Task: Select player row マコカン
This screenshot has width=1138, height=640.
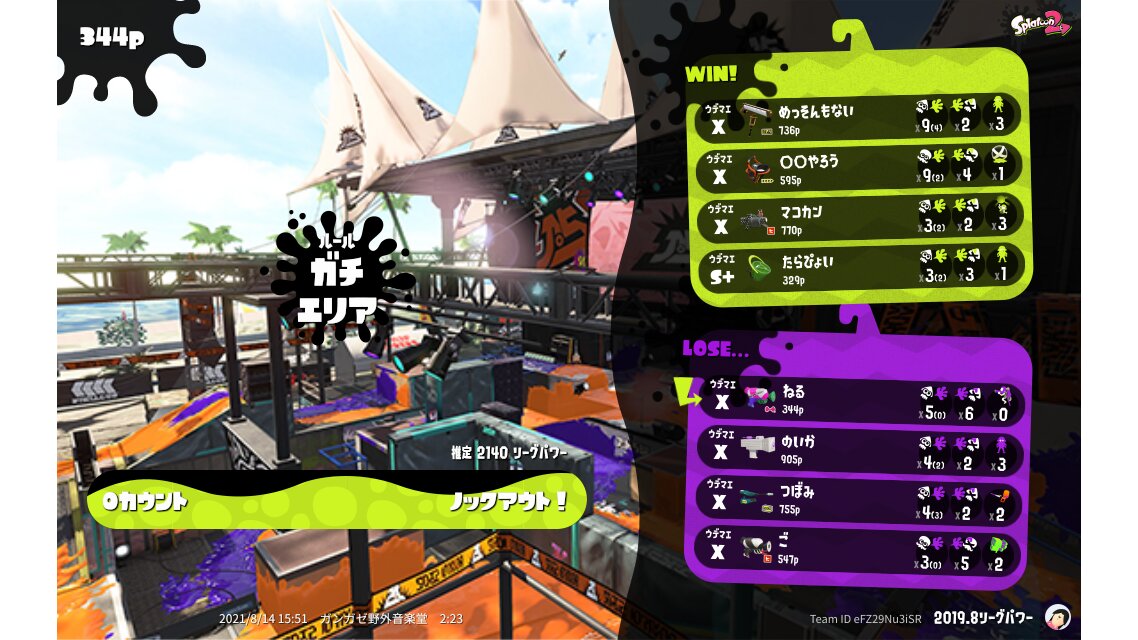Action: (860, 217)
